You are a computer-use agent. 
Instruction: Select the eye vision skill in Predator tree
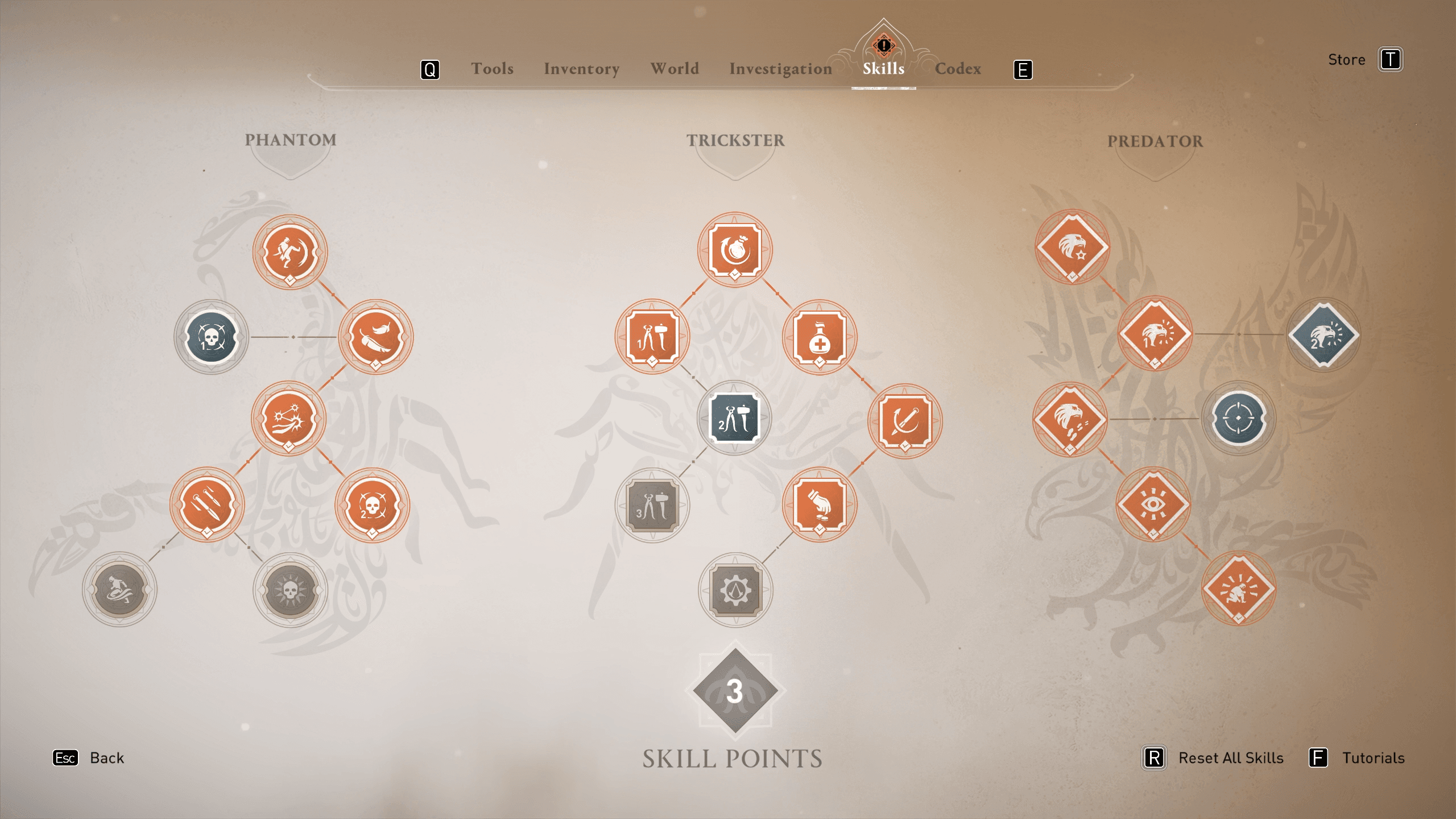coord(1153,504)
